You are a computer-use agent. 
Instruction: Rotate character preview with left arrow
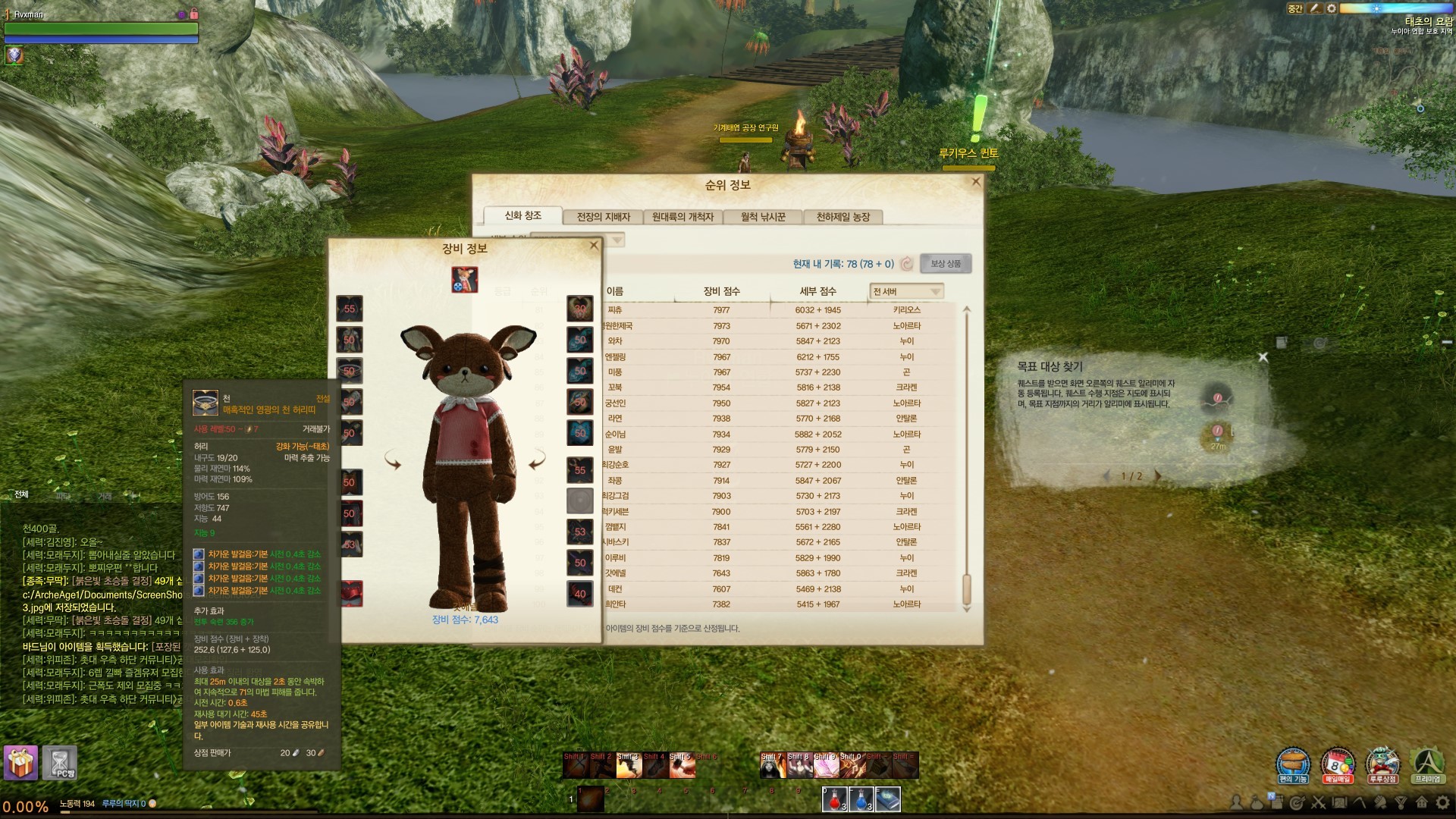tap(393, 460)
